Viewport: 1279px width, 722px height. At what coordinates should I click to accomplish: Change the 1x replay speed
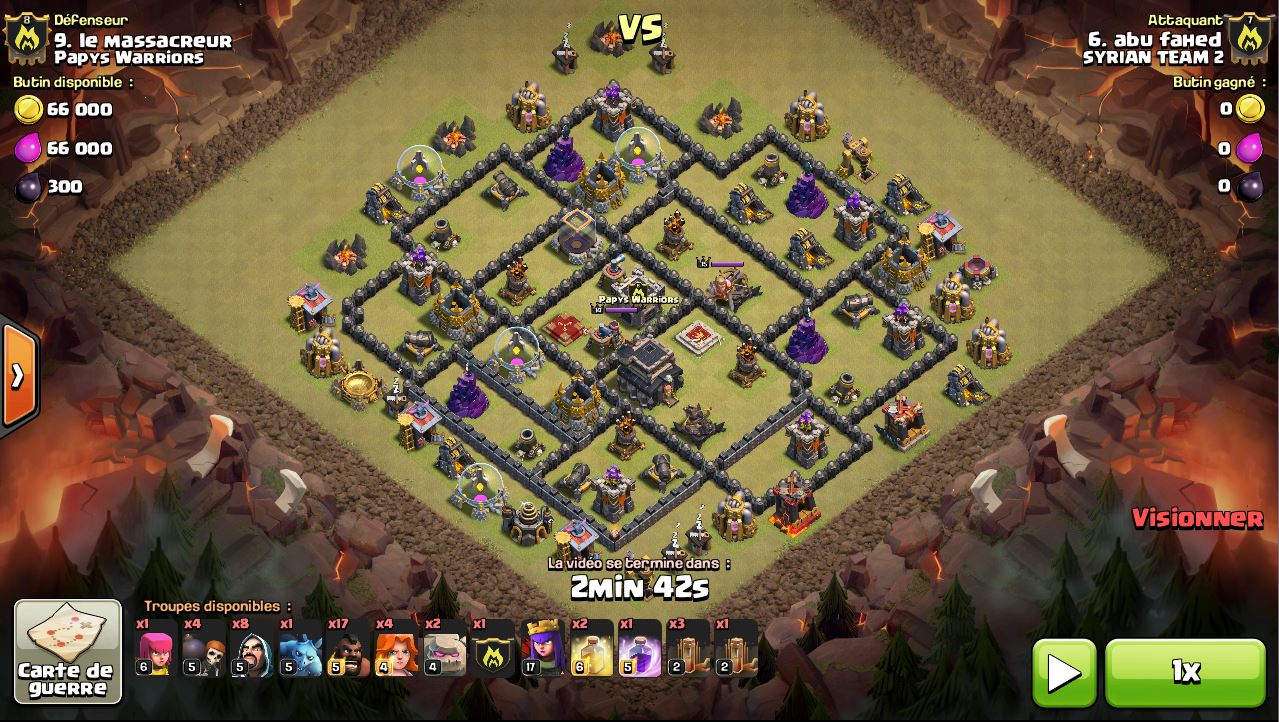(x=1185, y=672)
